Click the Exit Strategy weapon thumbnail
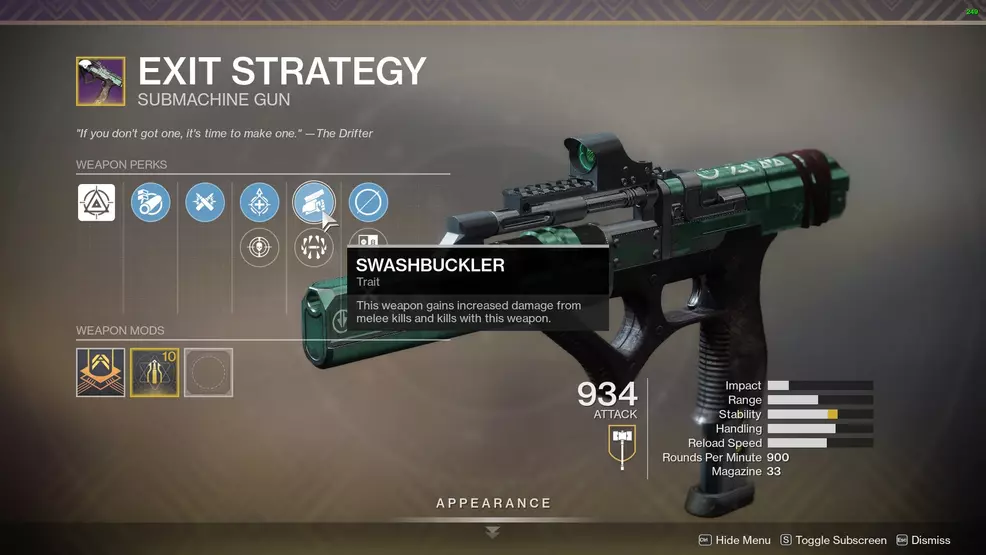The height and width of the screenshot is (555, 986). click(x=101, y=81)
